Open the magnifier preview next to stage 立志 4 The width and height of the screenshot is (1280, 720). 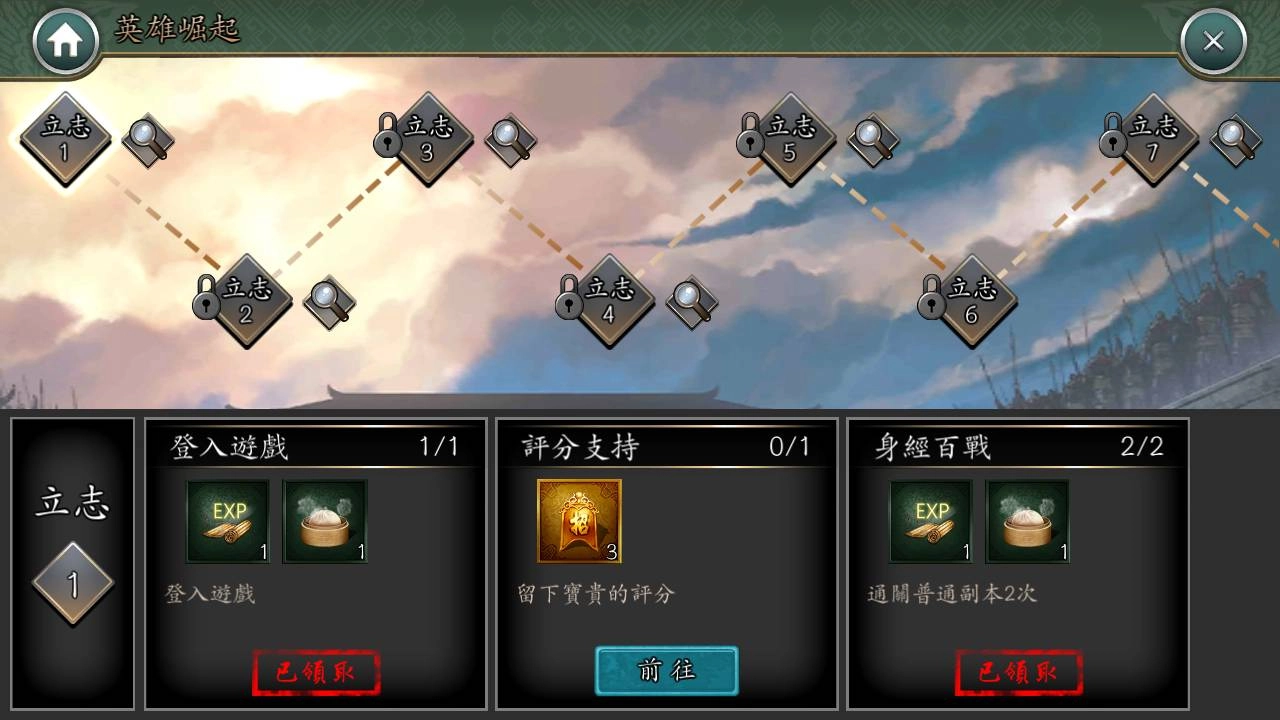point(690,303)
